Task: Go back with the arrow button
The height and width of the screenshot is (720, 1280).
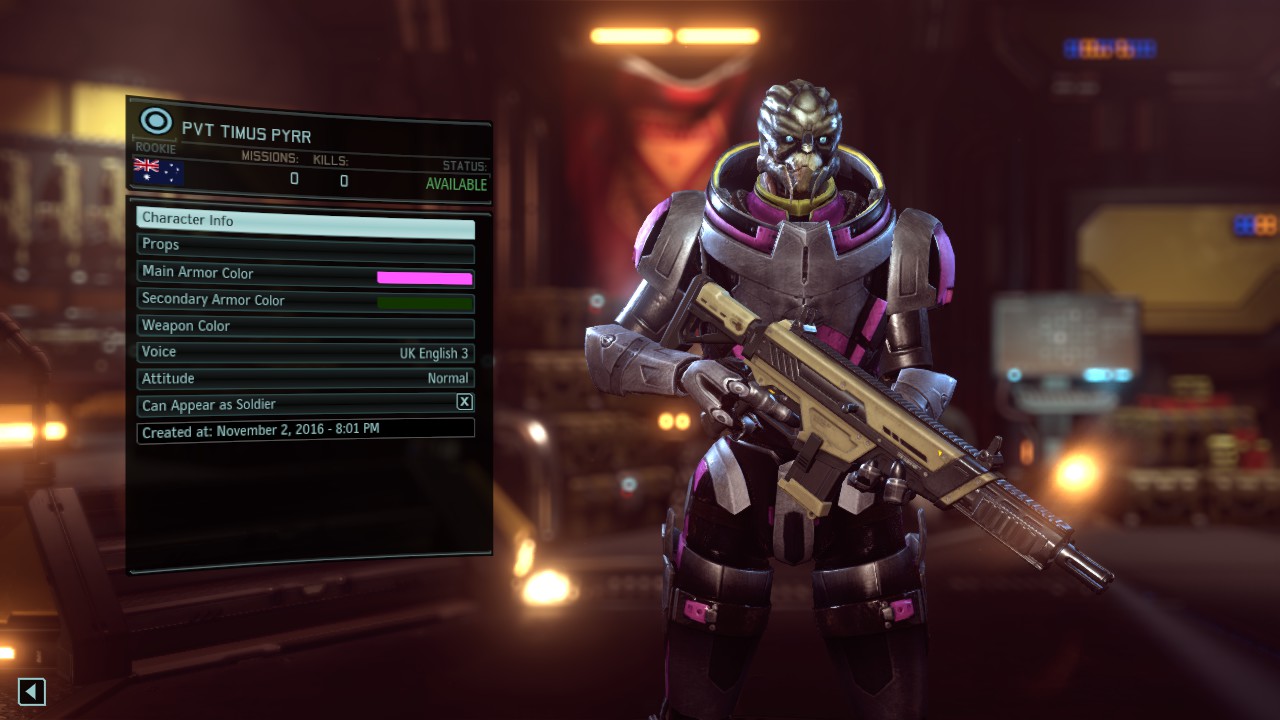Action: coord(32,691)
